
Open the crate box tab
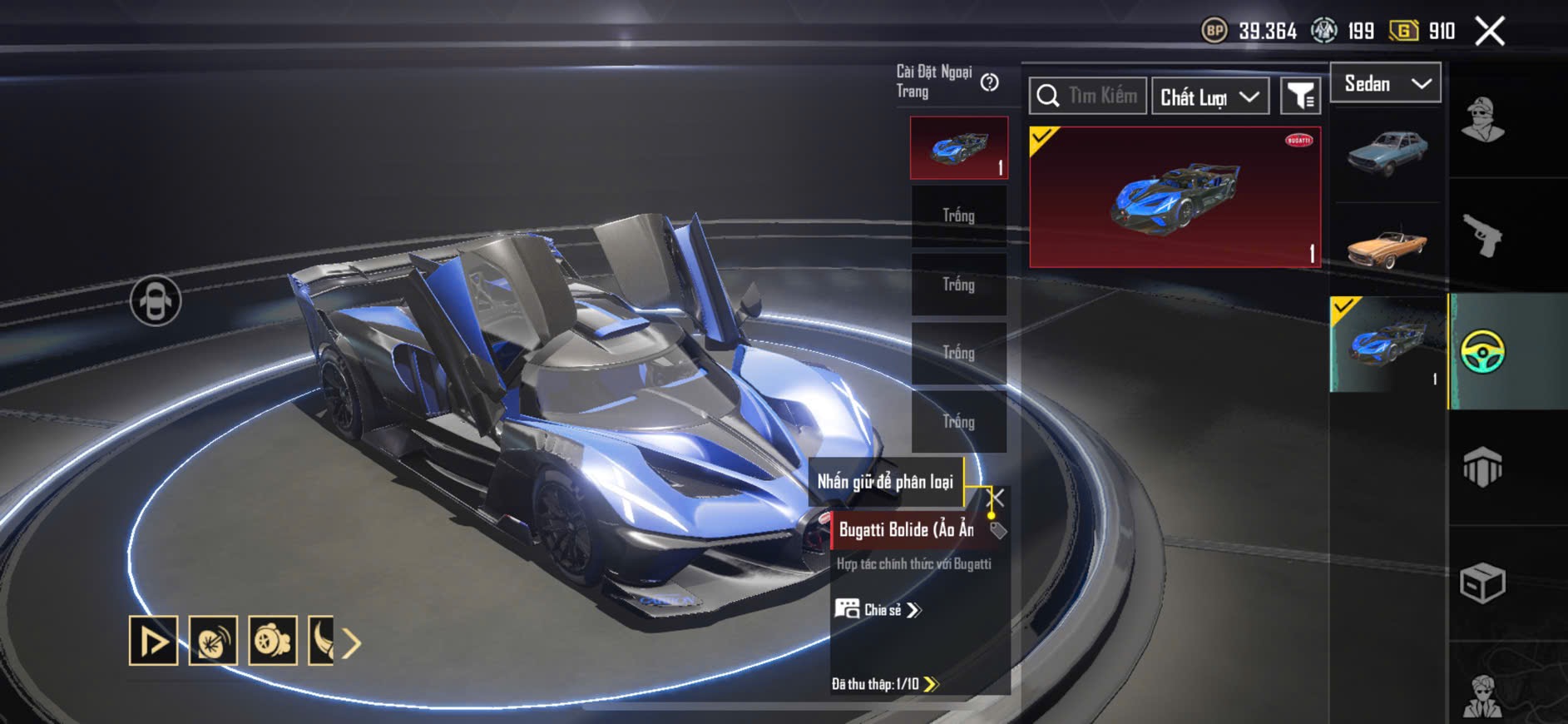[1482, 583]
